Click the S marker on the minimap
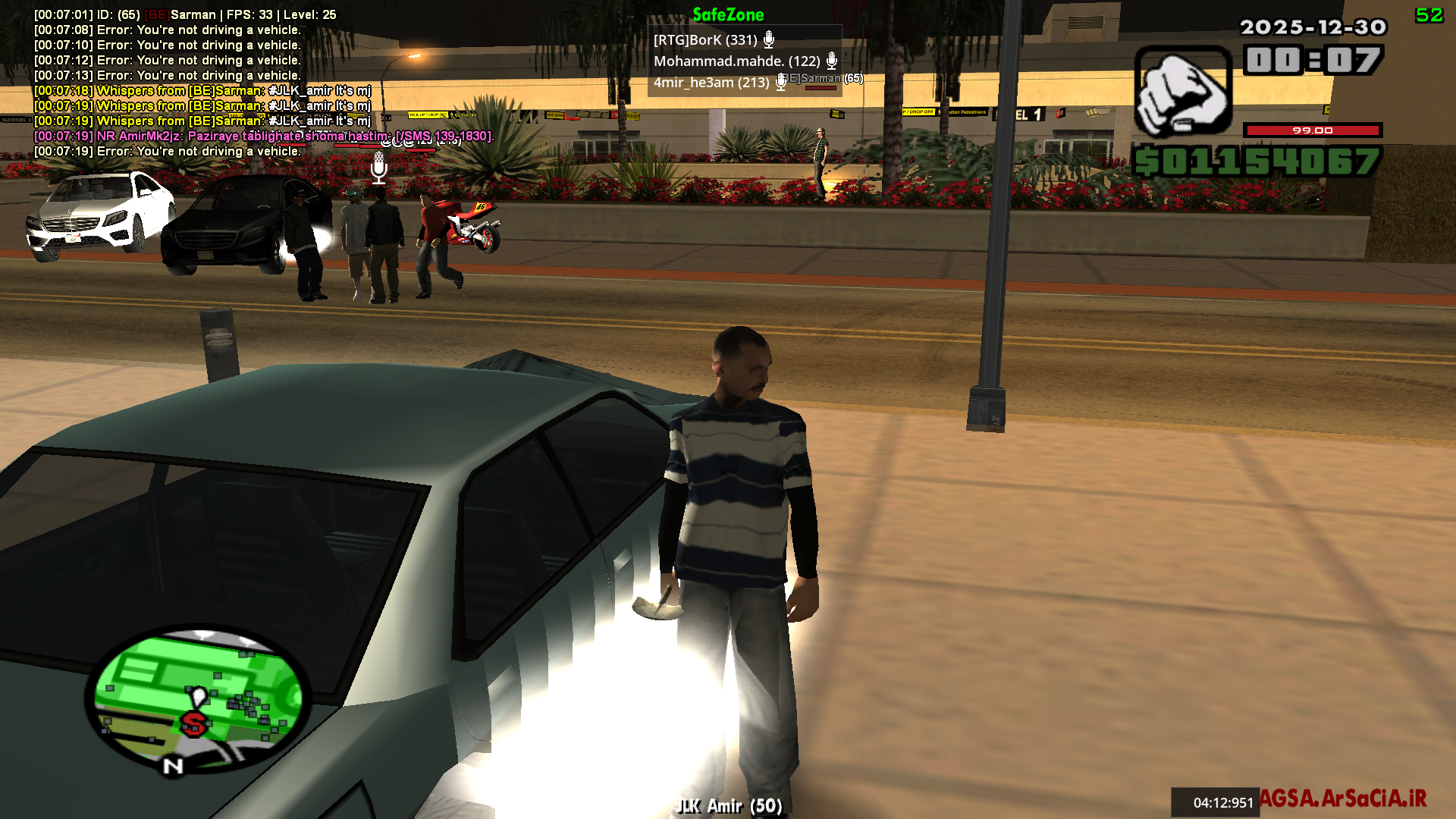 click(194, 723)
